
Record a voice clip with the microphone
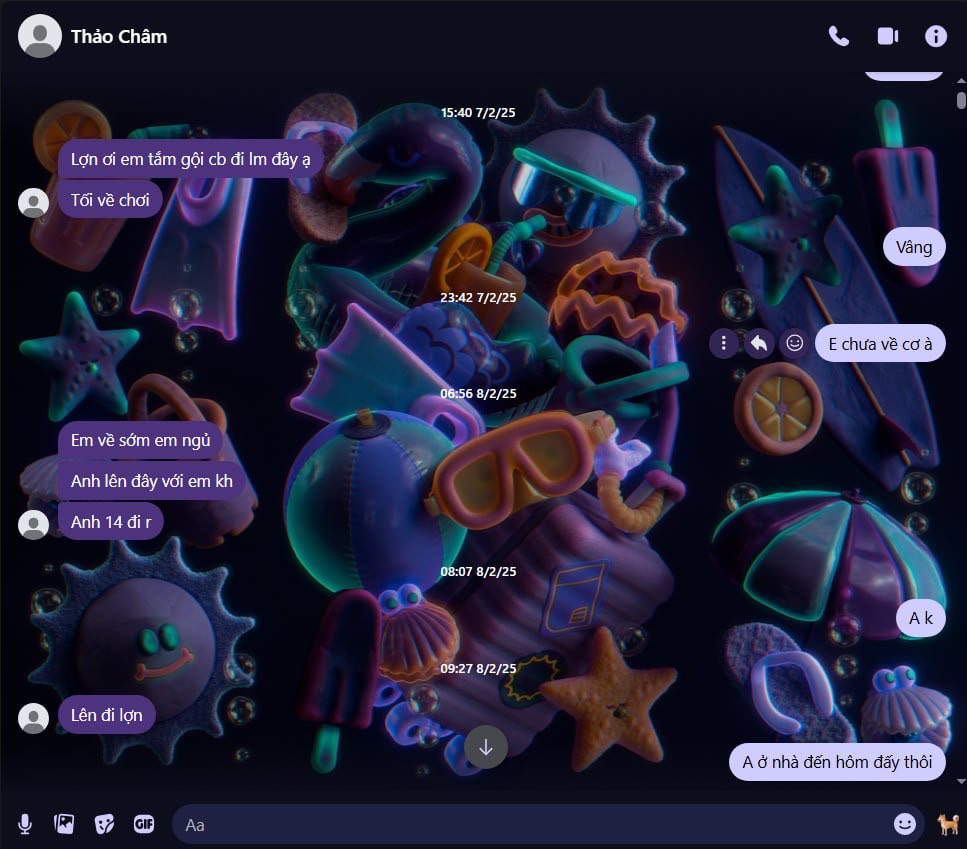point(25,824)
